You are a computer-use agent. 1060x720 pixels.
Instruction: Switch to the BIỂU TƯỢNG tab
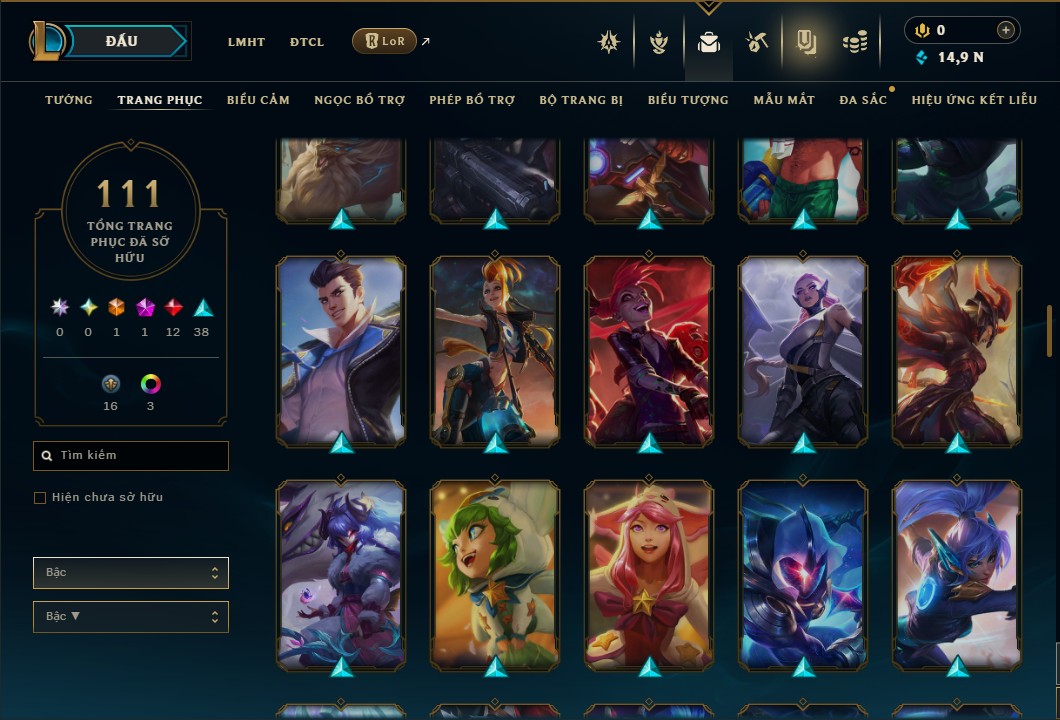(688, 100)
